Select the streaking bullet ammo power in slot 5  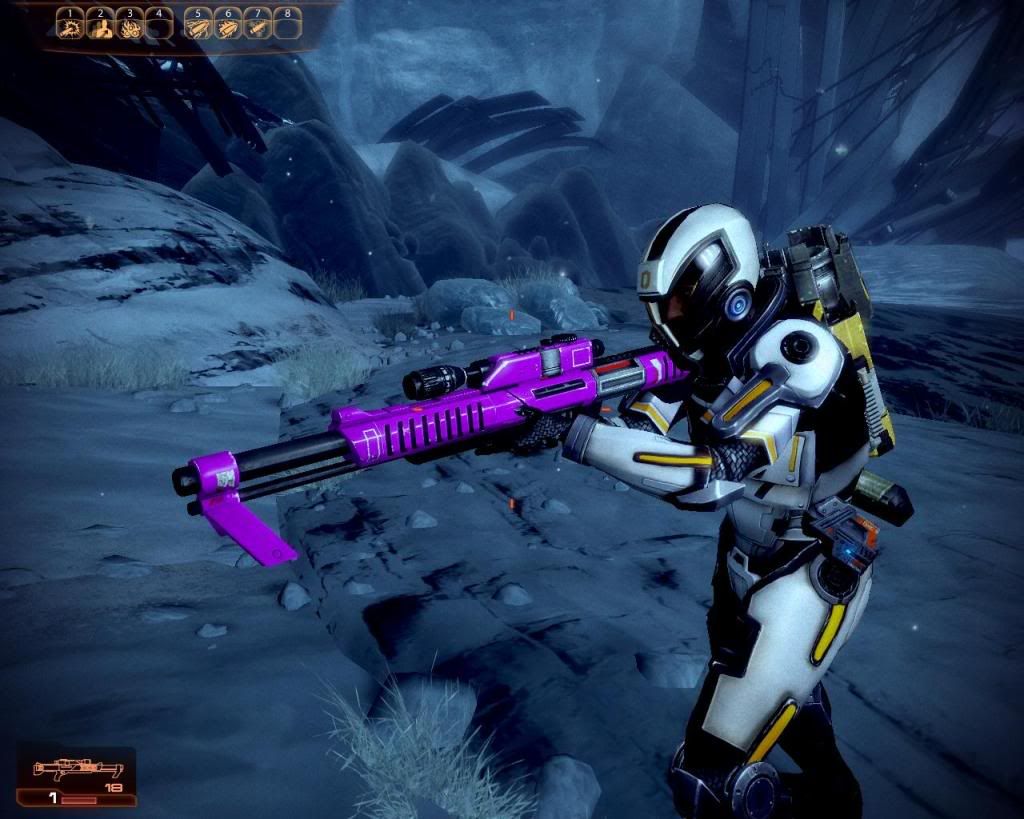click(x=197, y=27)
